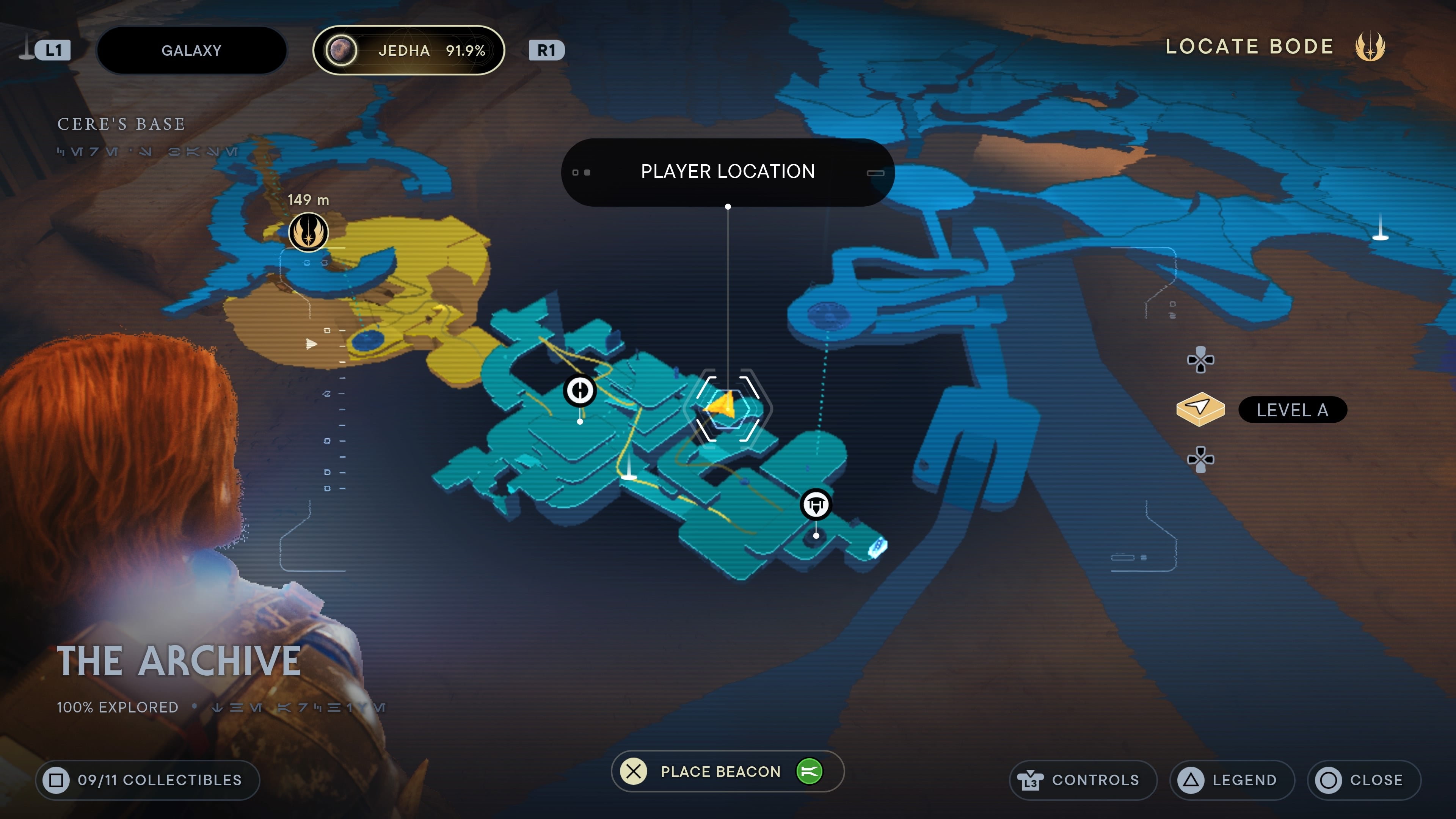Select the black circular passage marker left of player

click(x=579, y=390)
